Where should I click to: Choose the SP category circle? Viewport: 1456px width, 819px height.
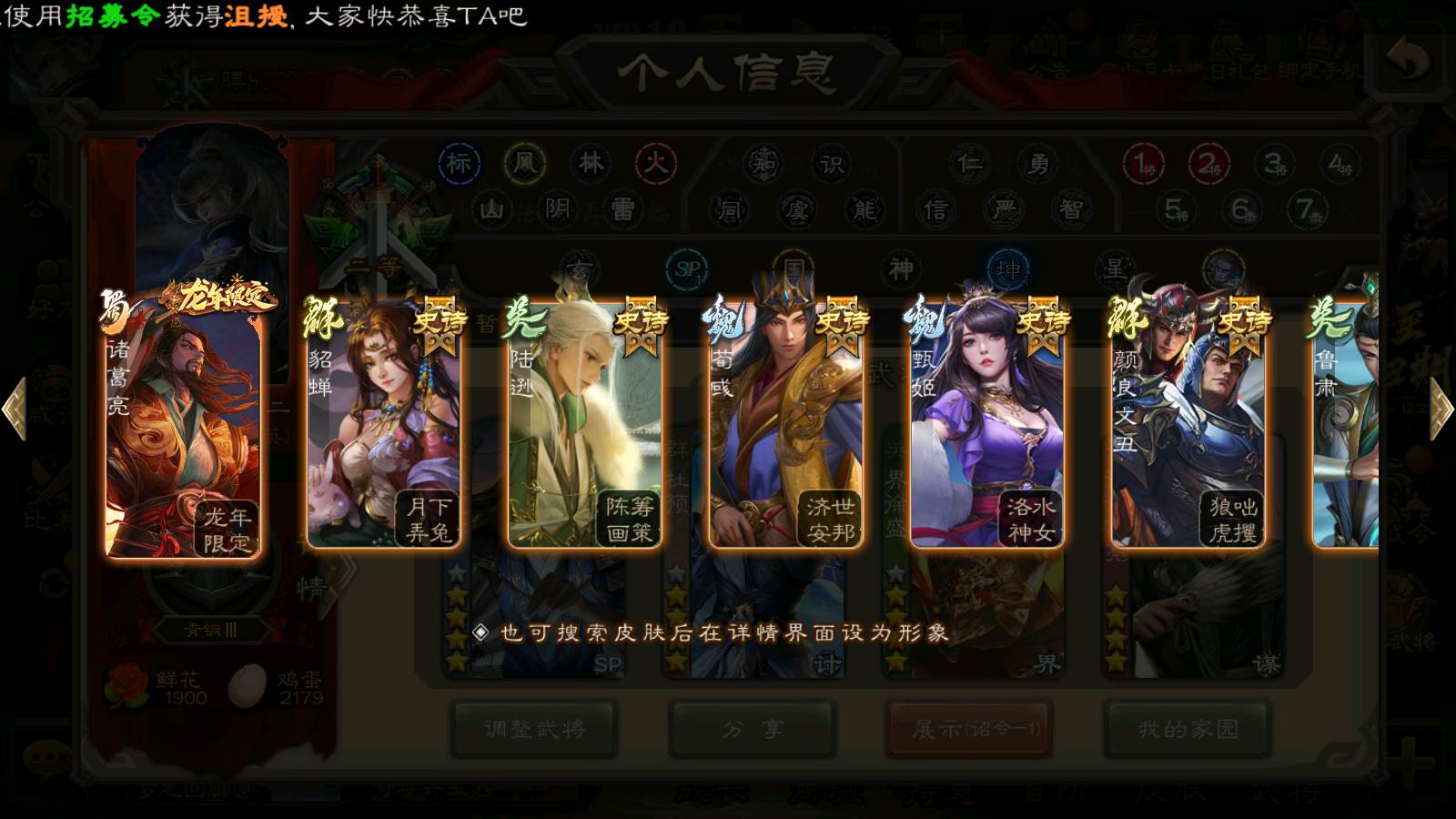[x=687, y=269]
